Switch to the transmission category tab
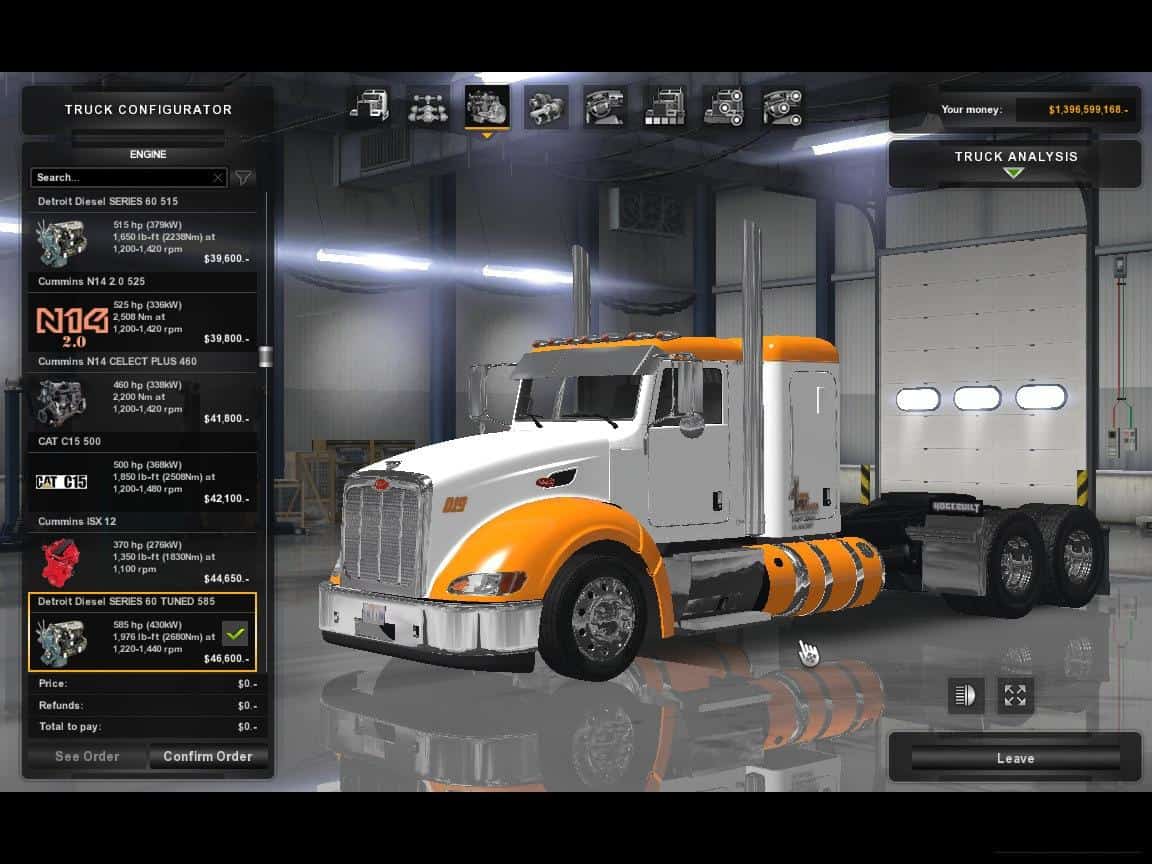This screenshot has height=864, width=1152. (546, 106)
